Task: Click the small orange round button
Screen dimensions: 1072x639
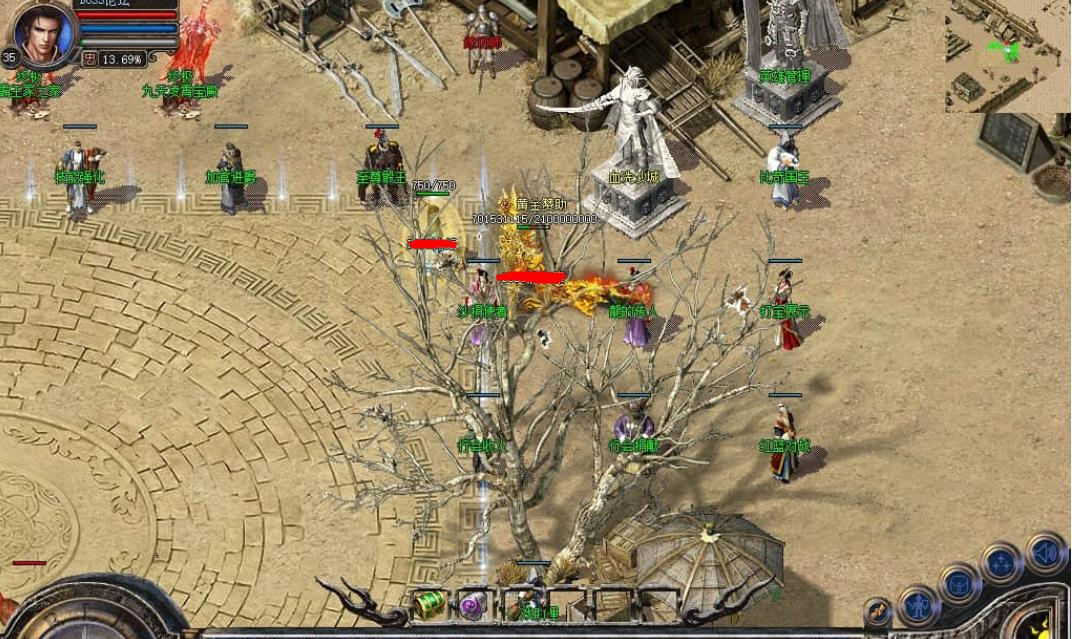Action: click(x=877, y=611)
